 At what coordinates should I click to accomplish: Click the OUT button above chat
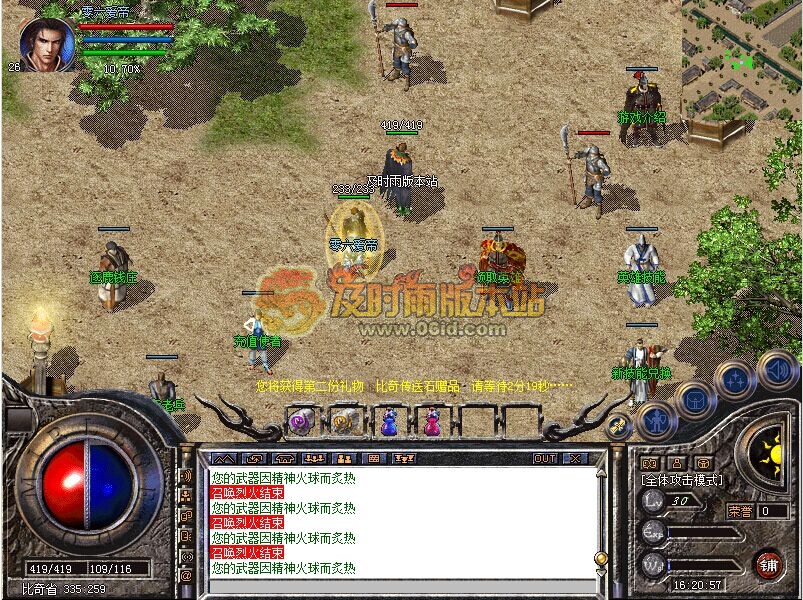pyautogui.click(x=545, y=458)
